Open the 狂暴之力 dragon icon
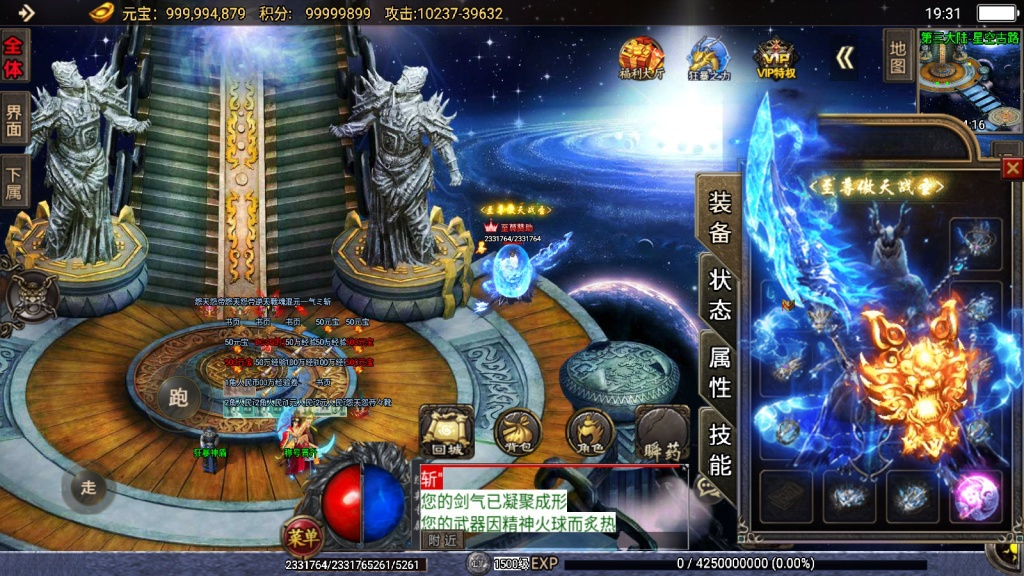Image resolution: width=1024 pixels, height=576 pixels. (710, 57)
